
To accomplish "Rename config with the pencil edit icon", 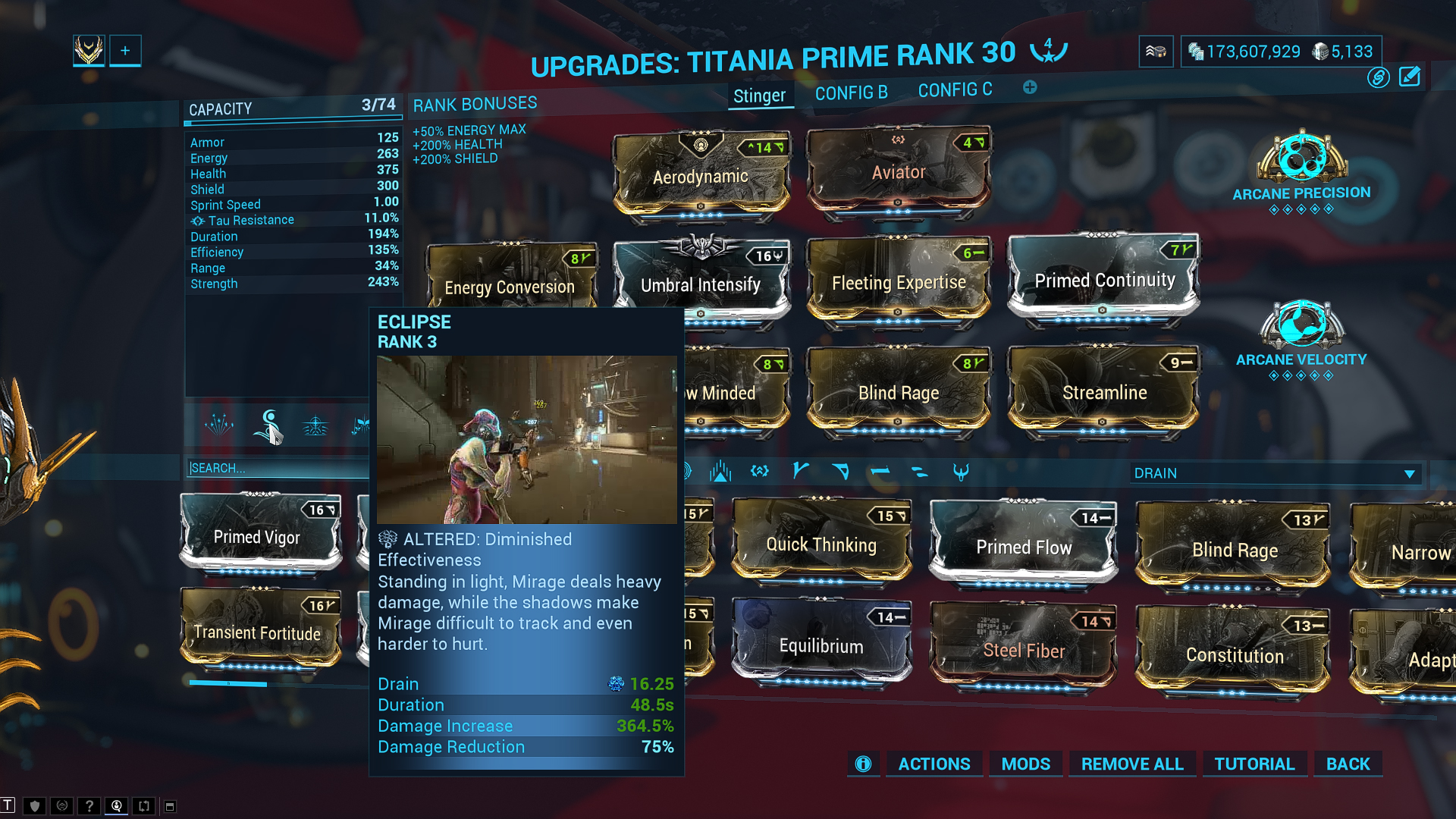I will [1410, 77].
